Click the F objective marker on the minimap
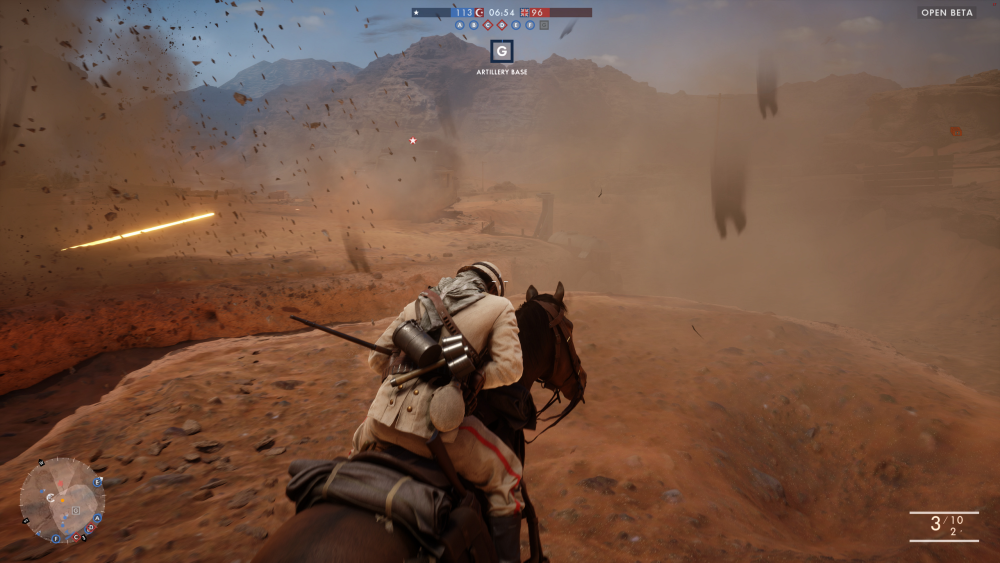The width and height of the screenshot is (1000, 563). pyautogui.click(x=56, y=539)
